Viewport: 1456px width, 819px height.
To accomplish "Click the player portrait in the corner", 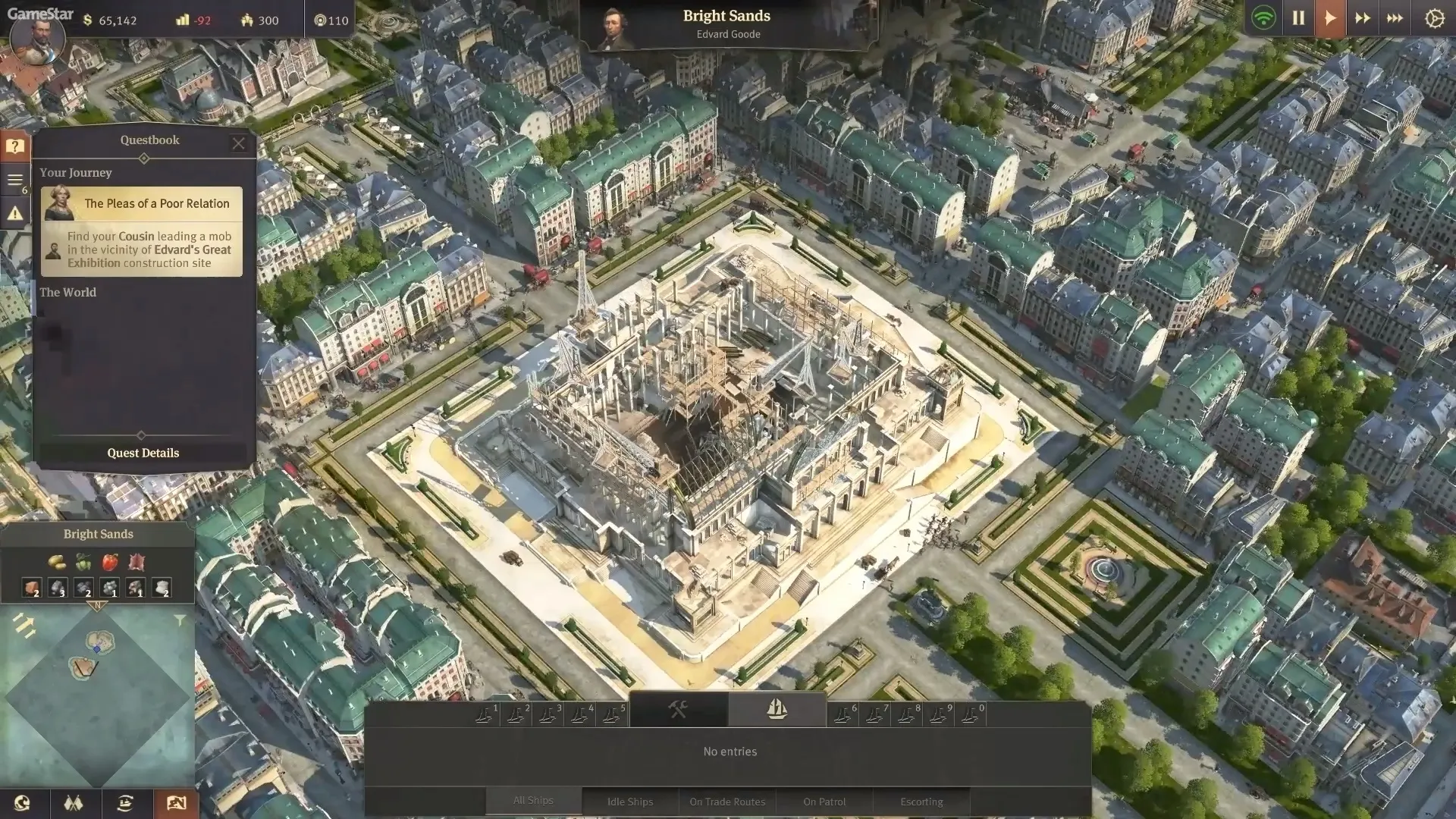I will coord(36,36).
